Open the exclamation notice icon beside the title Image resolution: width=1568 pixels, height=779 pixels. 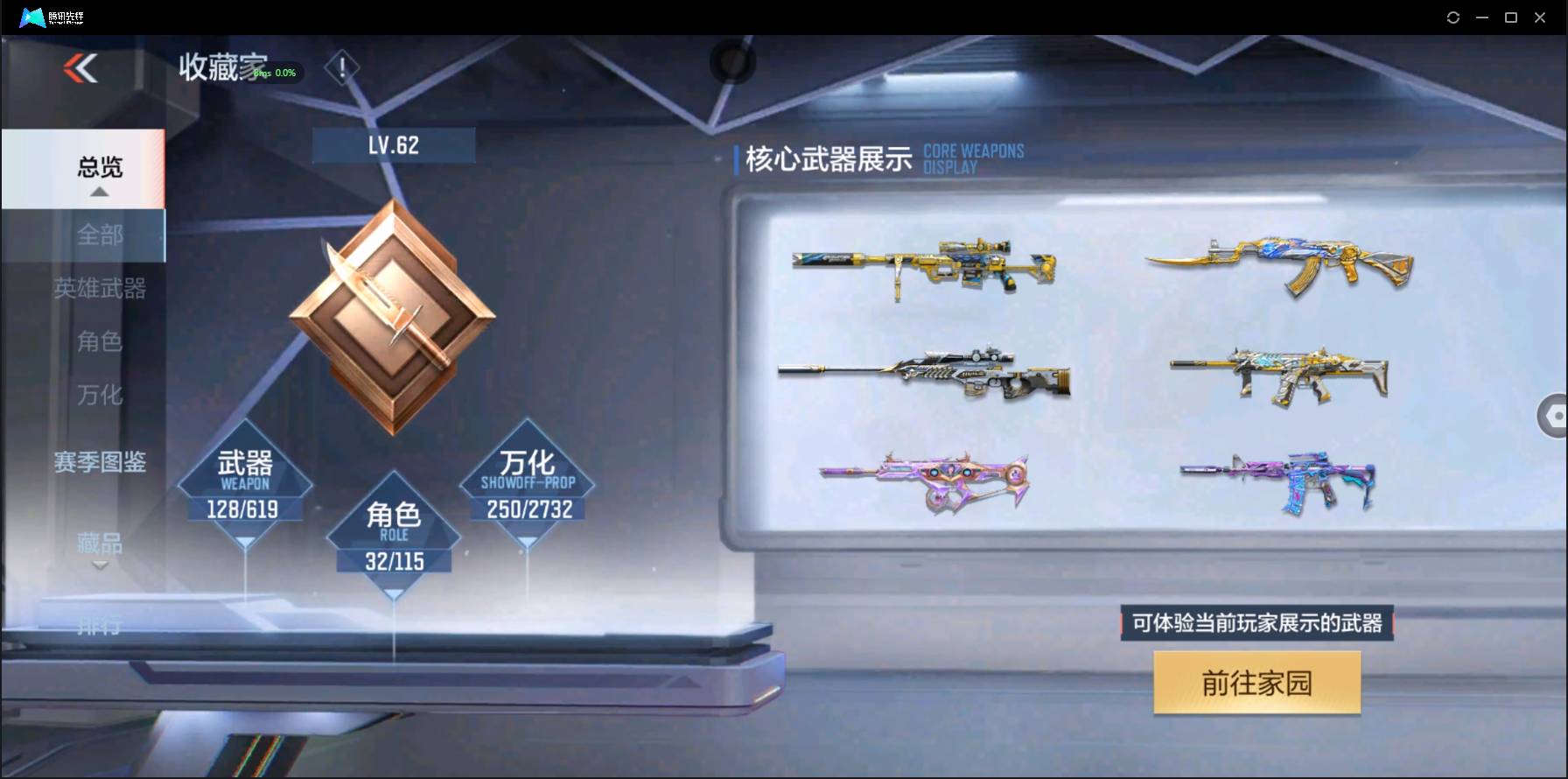342,67
